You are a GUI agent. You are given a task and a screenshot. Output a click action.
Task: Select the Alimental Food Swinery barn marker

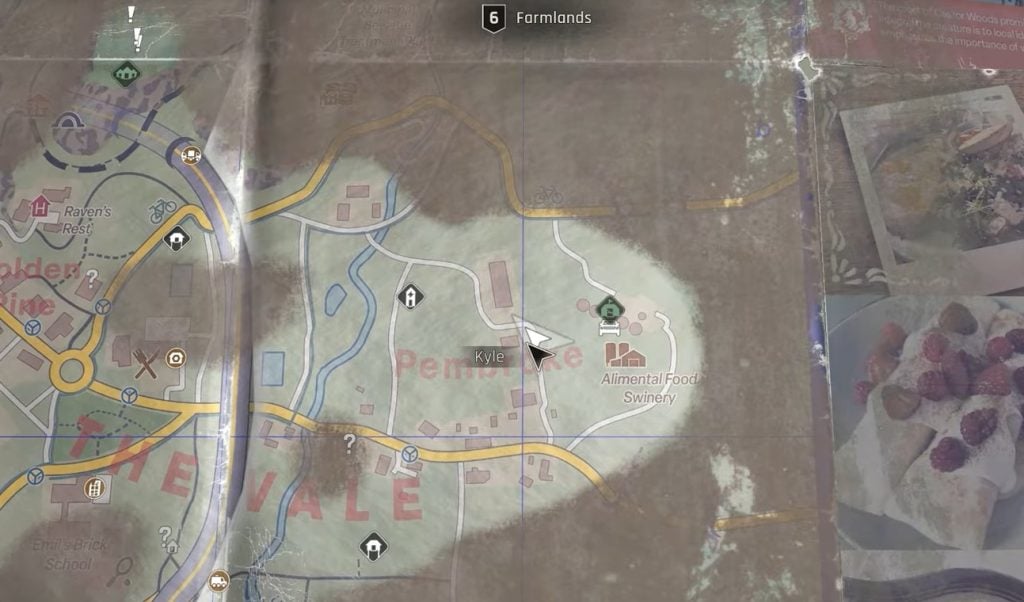(626, 355)
